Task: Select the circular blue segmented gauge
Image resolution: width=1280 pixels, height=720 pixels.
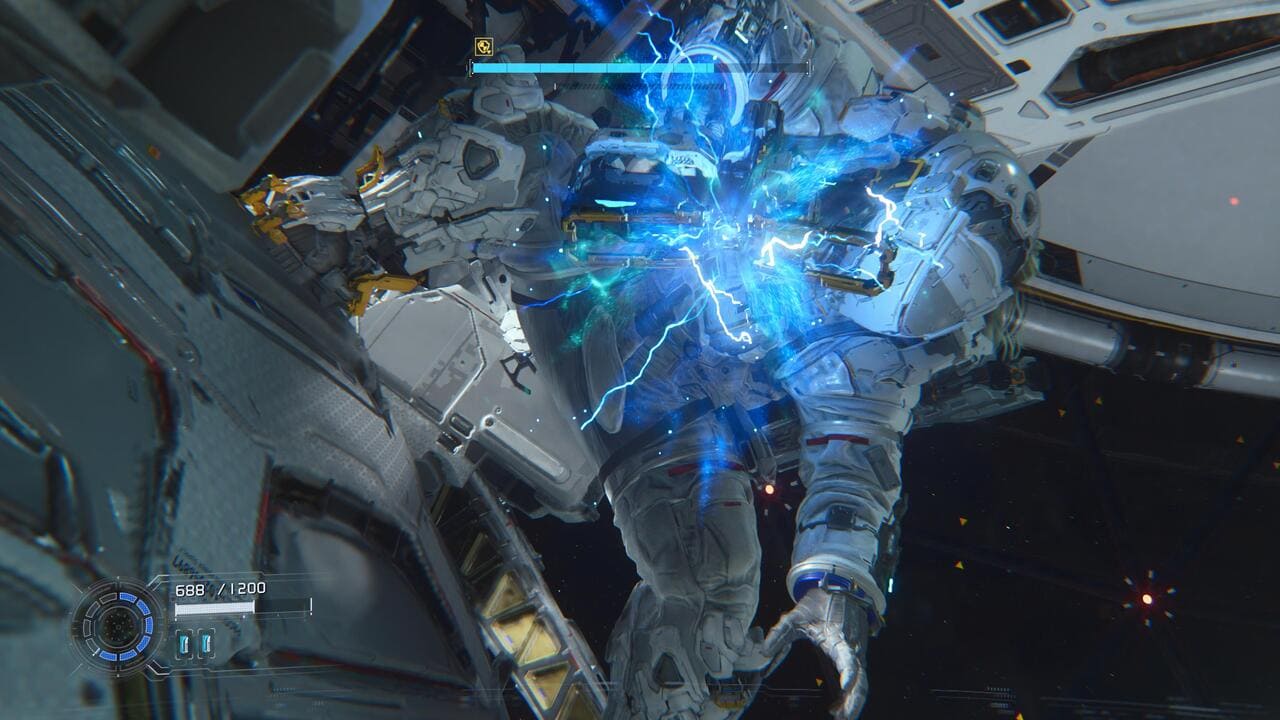Action: coord(121,627)
